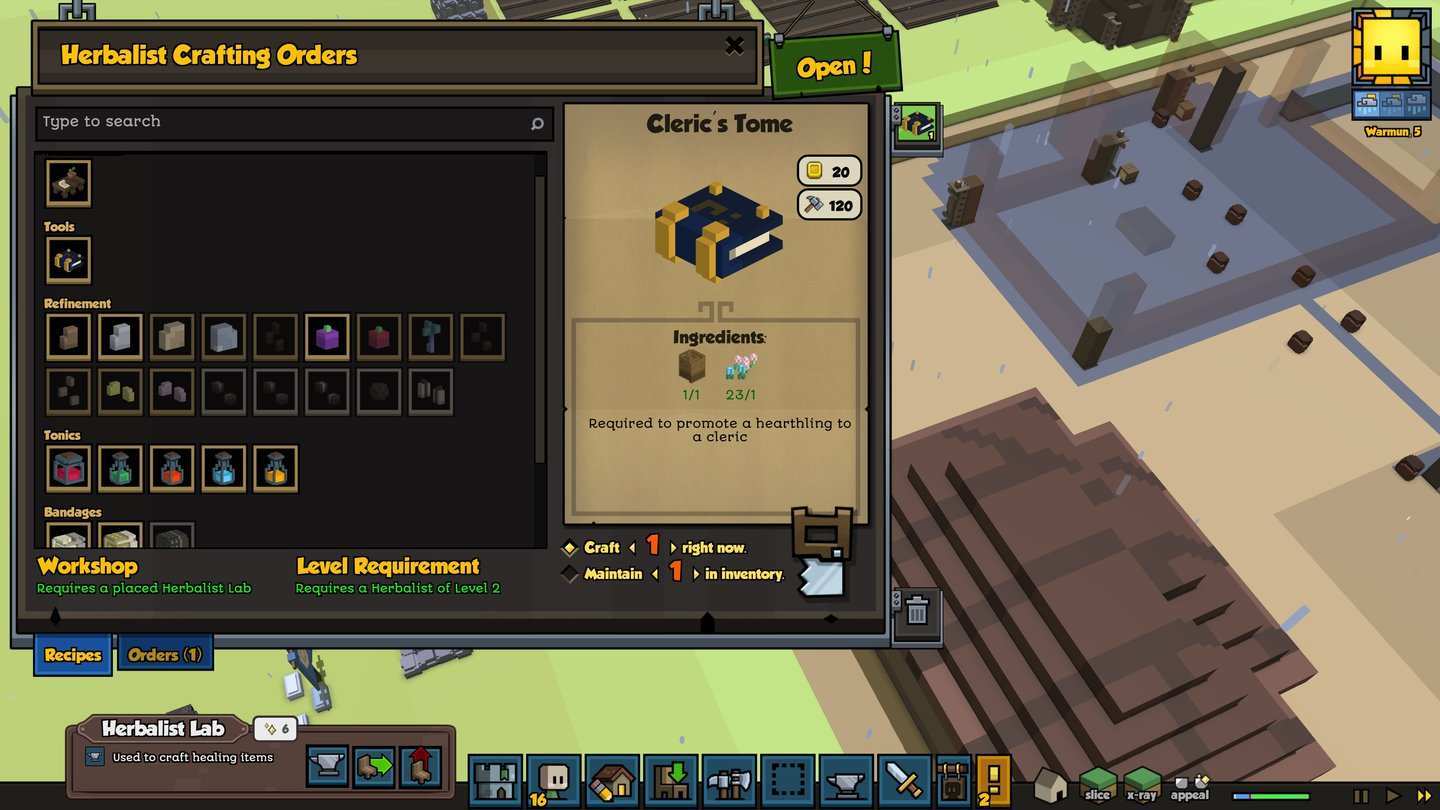Image resolution: width=1440 pixels, height=810 pixels.
Task: Open the sword combat menu
Action: [904, 779]
